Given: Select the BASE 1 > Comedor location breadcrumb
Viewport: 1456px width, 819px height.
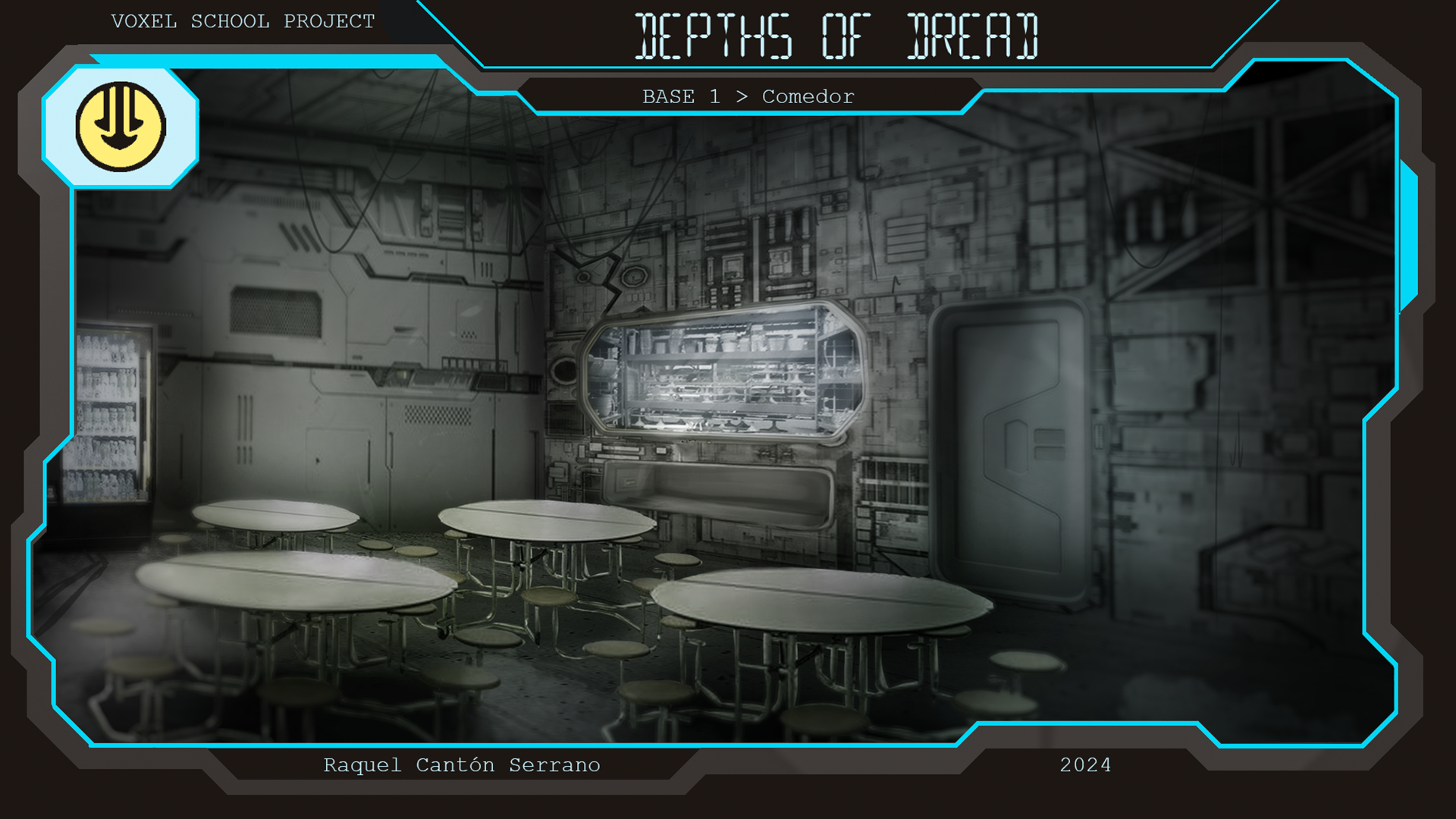Looking at the screenshot, I should pos(748,97).
